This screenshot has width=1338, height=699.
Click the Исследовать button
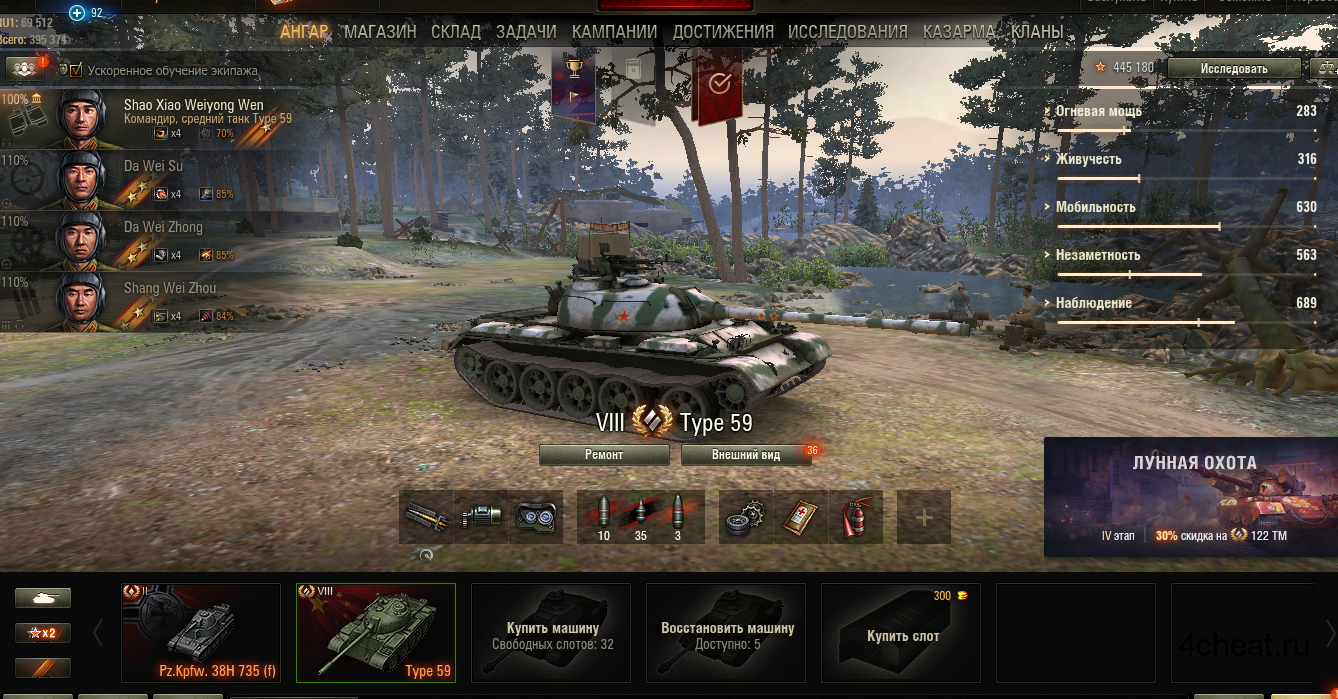(1233, 69)
